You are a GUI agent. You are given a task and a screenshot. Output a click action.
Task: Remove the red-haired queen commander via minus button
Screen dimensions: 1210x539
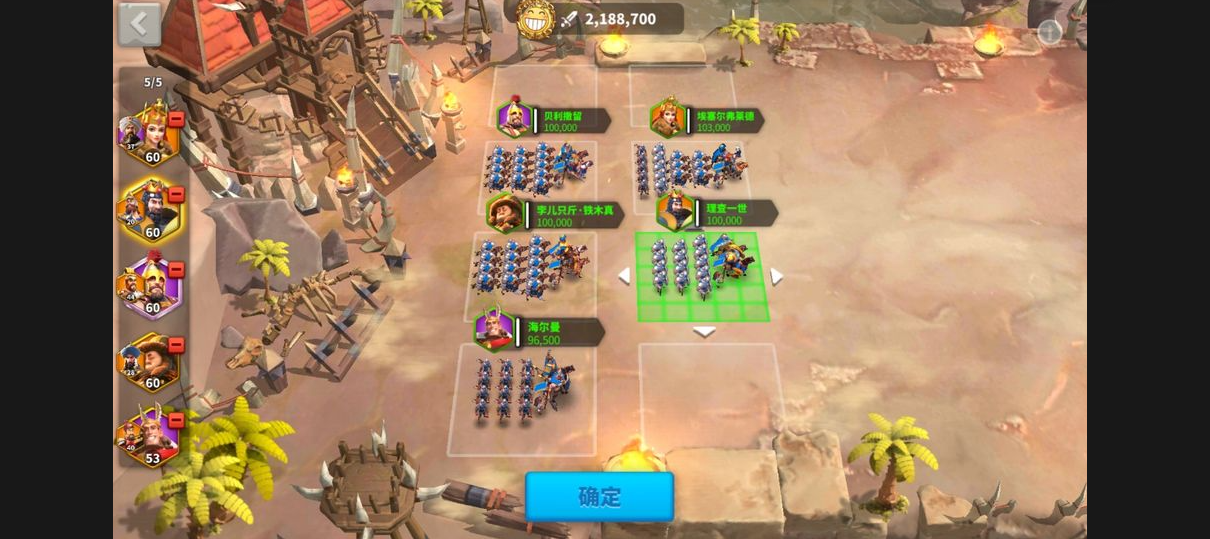176,119
